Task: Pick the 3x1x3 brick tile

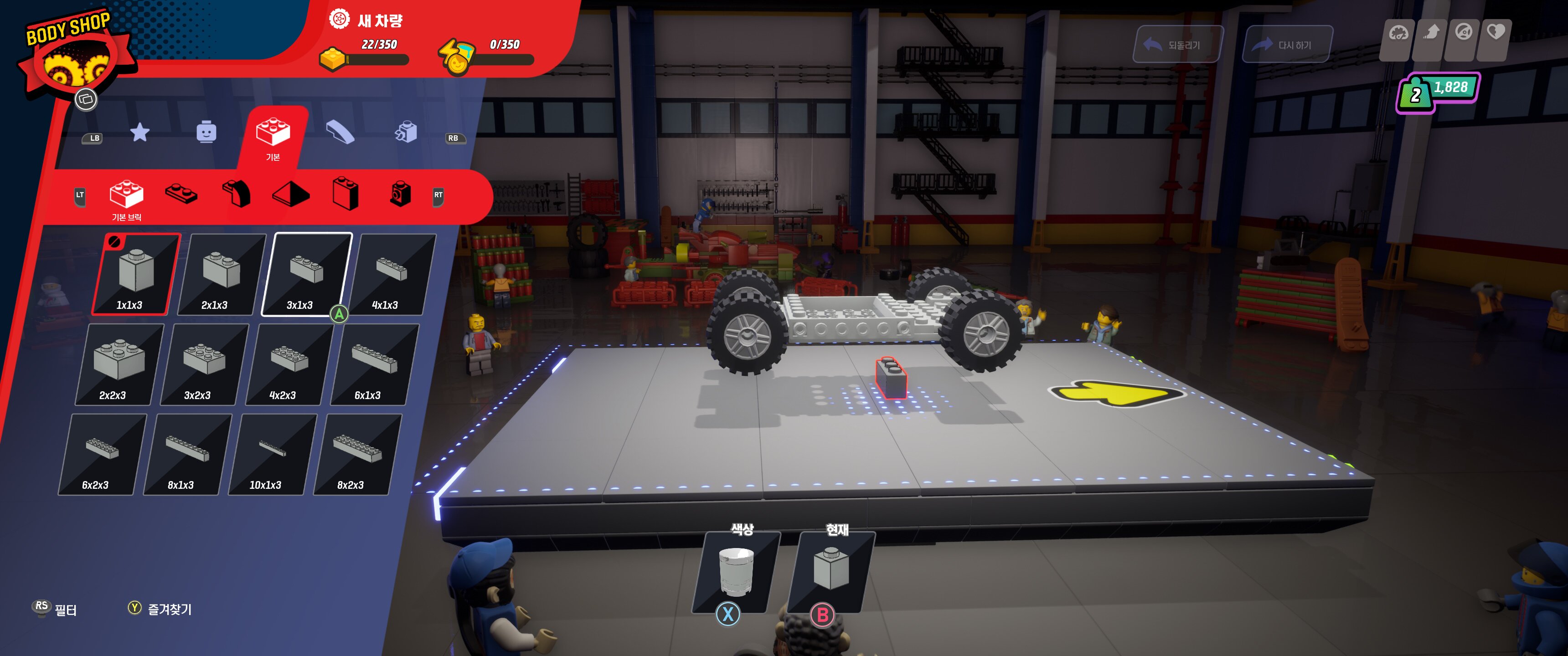Action: click(x=306, y=274)
